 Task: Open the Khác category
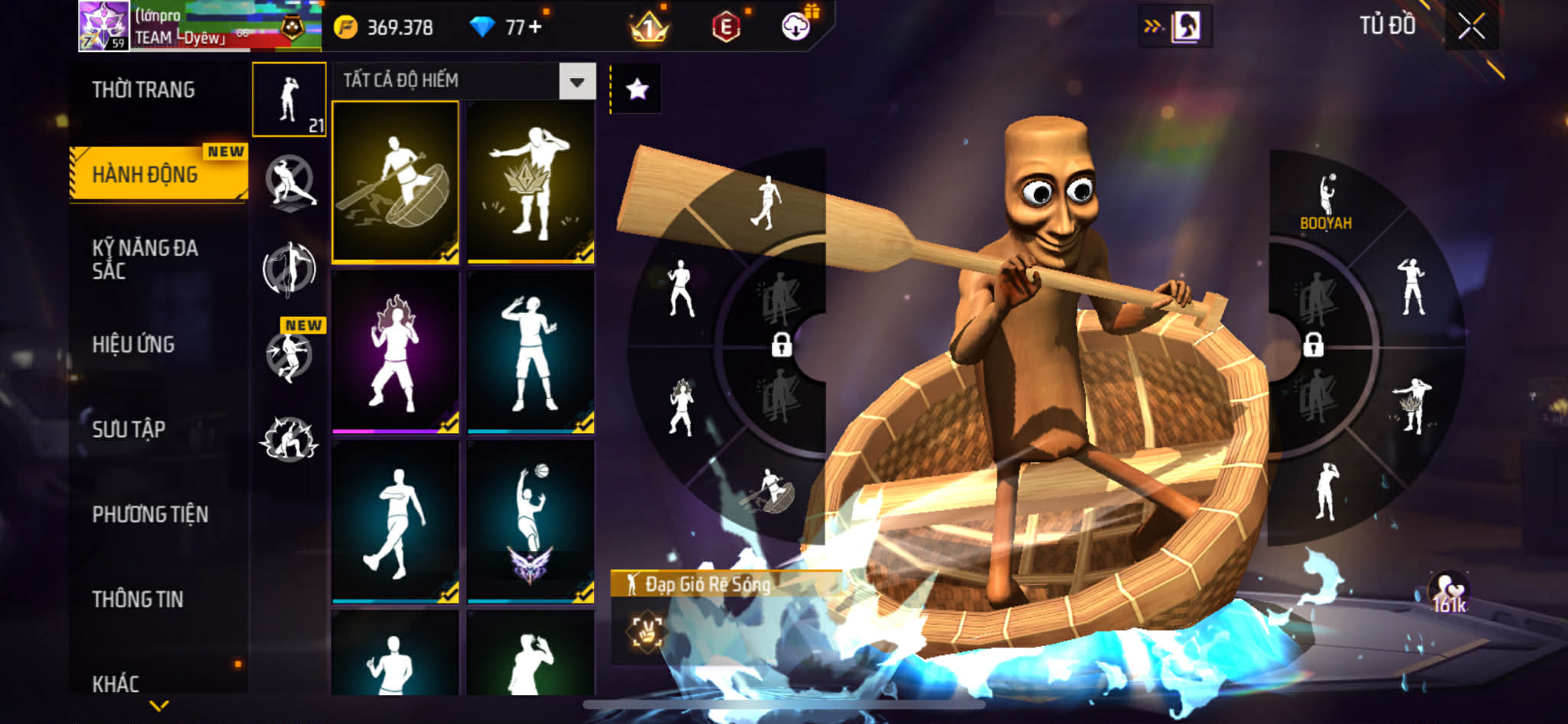[x=116, y=683]
